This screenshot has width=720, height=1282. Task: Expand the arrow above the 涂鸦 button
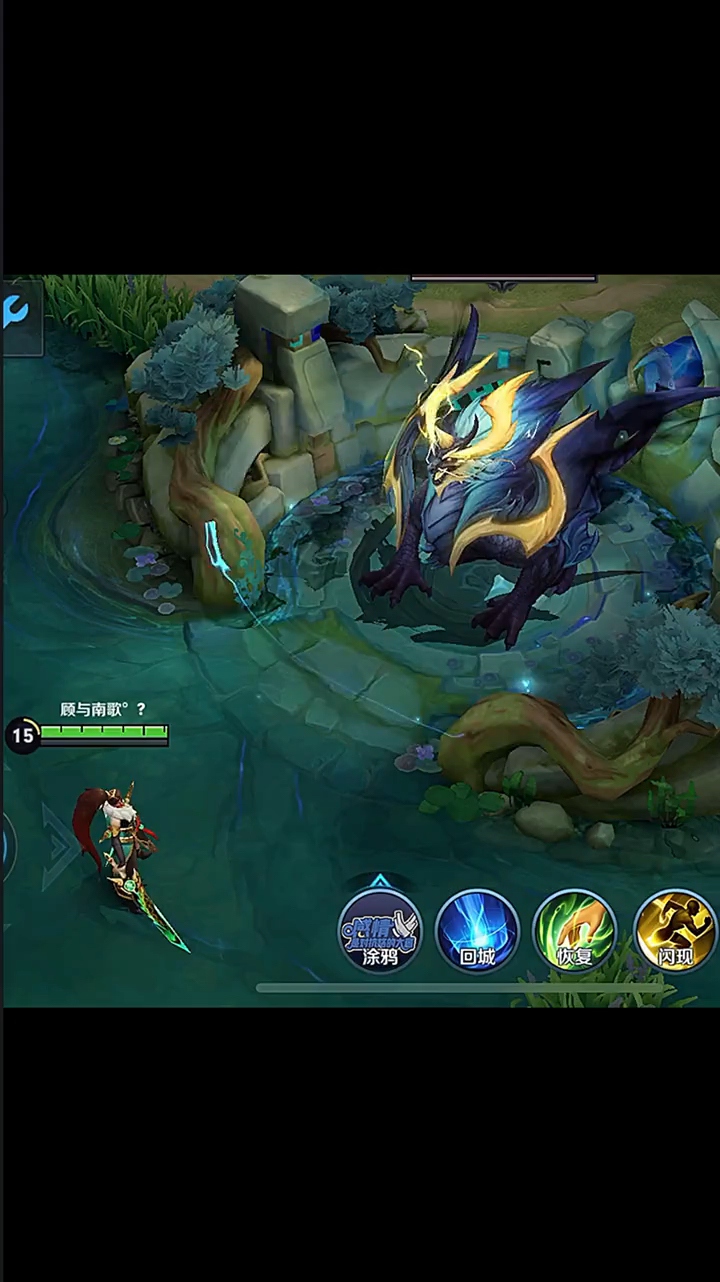coord(380,880)
